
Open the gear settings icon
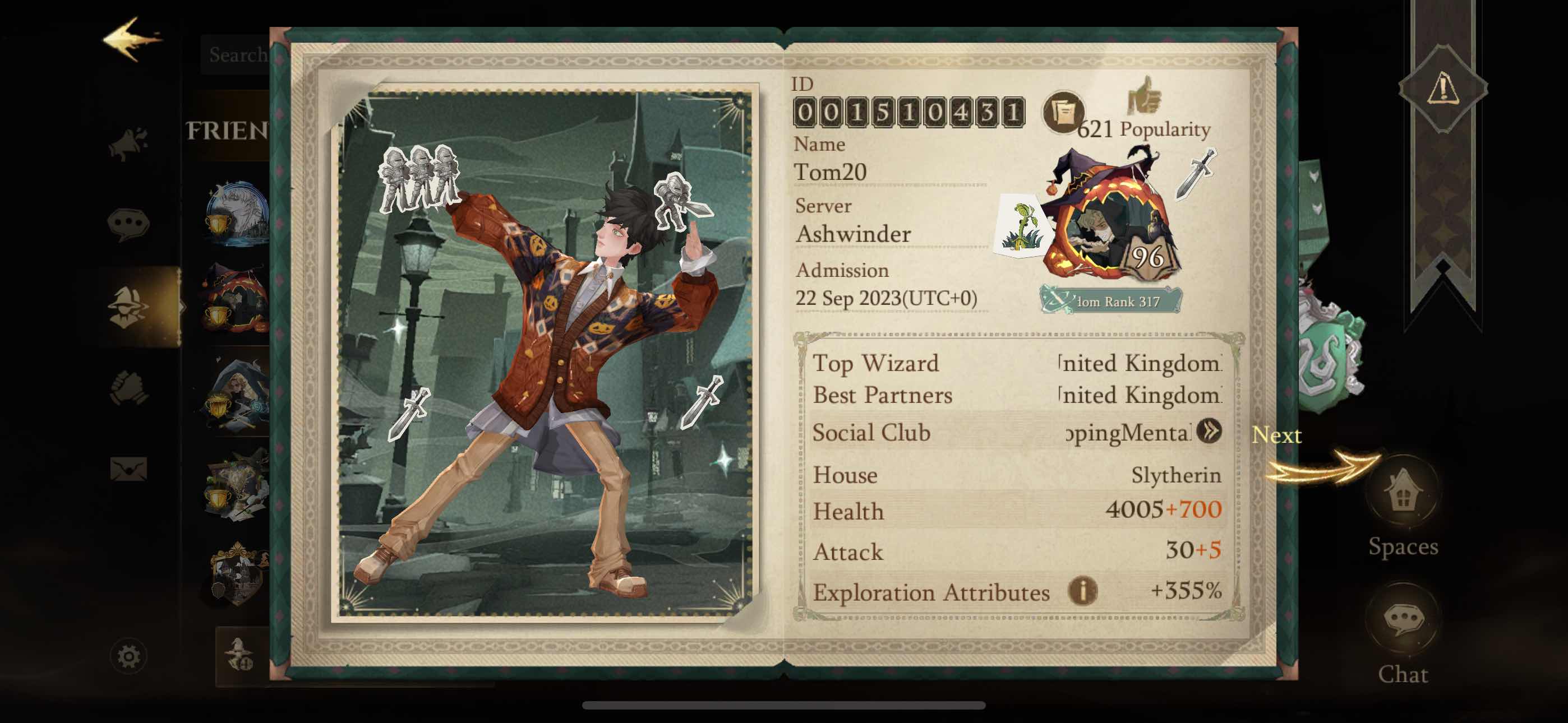coord(128,656)
